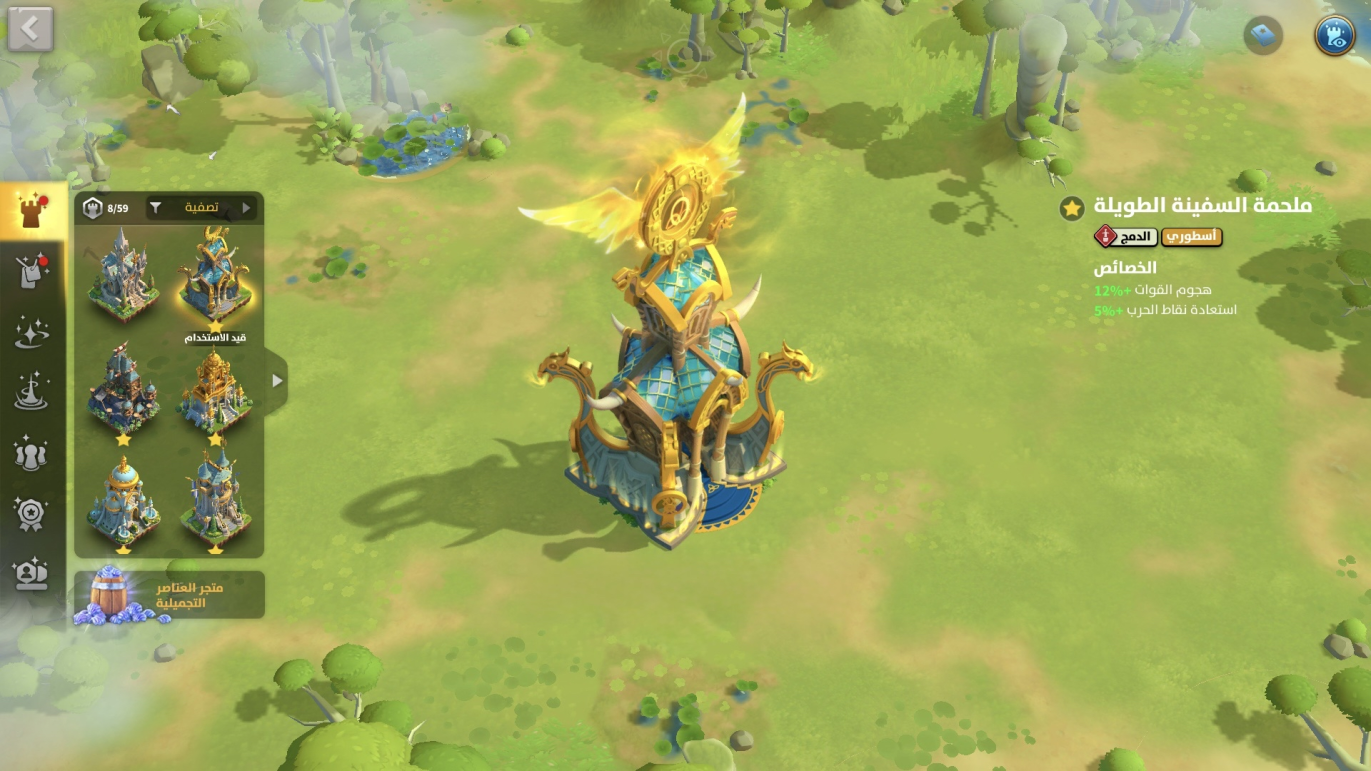The height and width of the screenshot is (771, 1371).
Task: Open the tags tab with red dot
Action: 32,272
